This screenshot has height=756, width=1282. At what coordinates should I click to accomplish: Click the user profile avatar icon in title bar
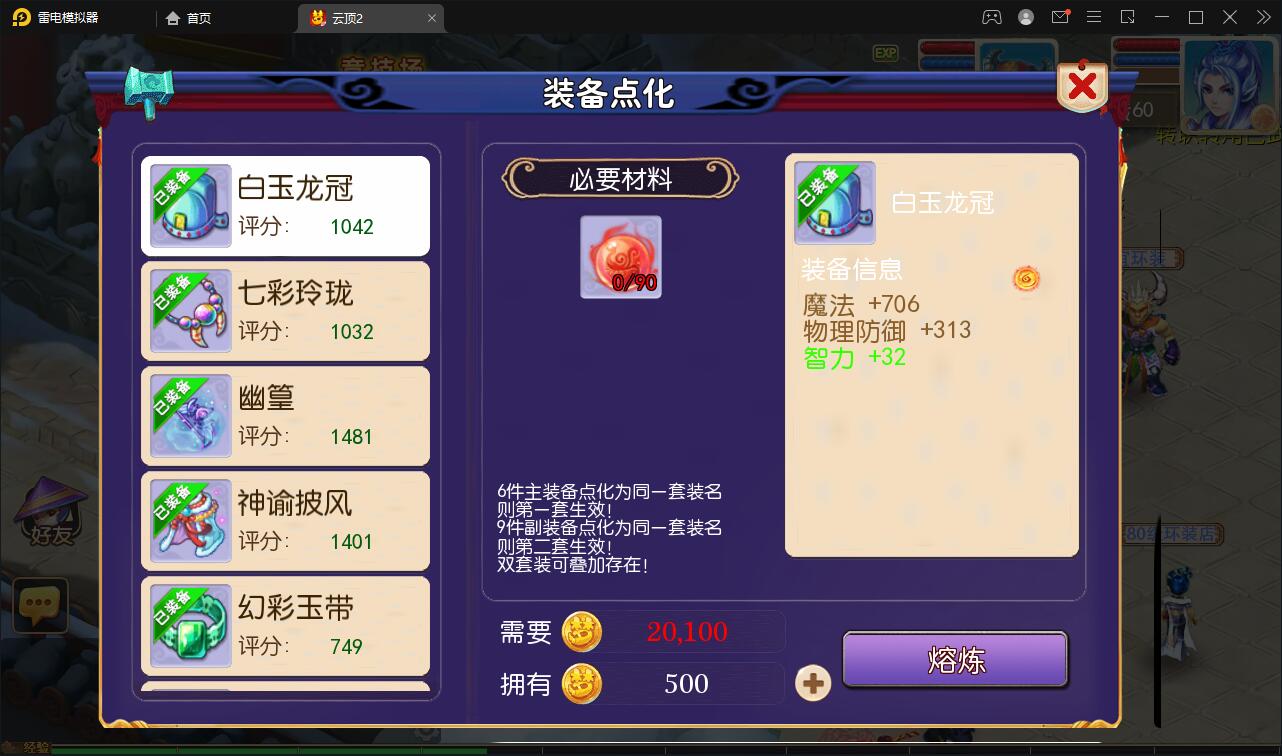pos(1024,17)
